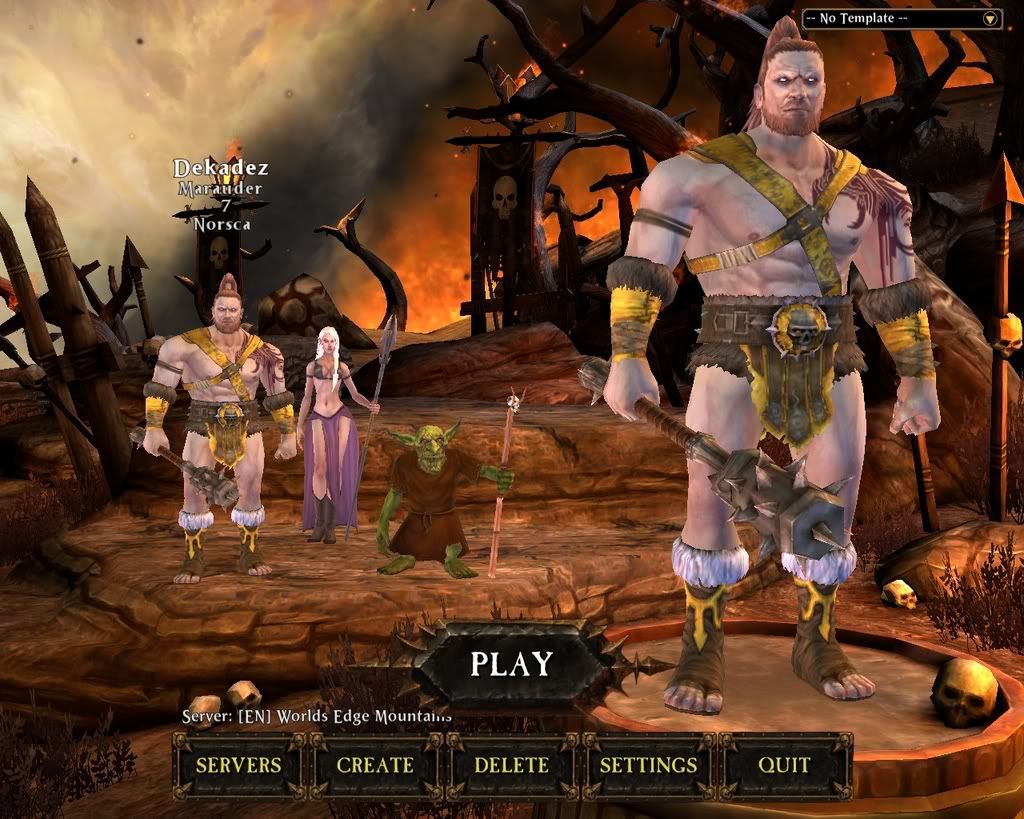The height and width of the screenshot is (819, 1024).
Task: Choose the white-haired female character with spear
Action: pyautogui.click(x=330, y=430)
